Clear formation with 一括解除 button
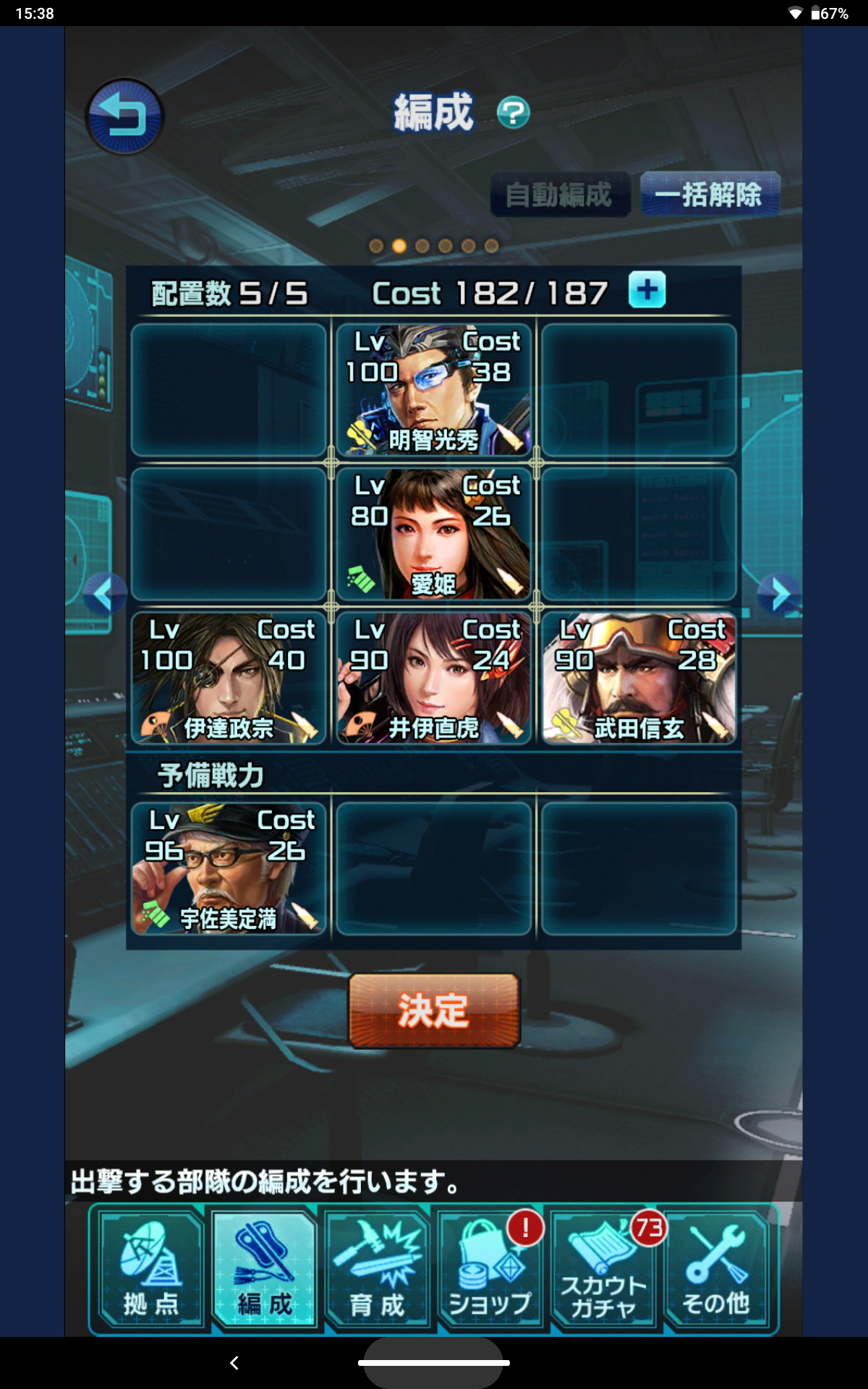 coord(709,195)
